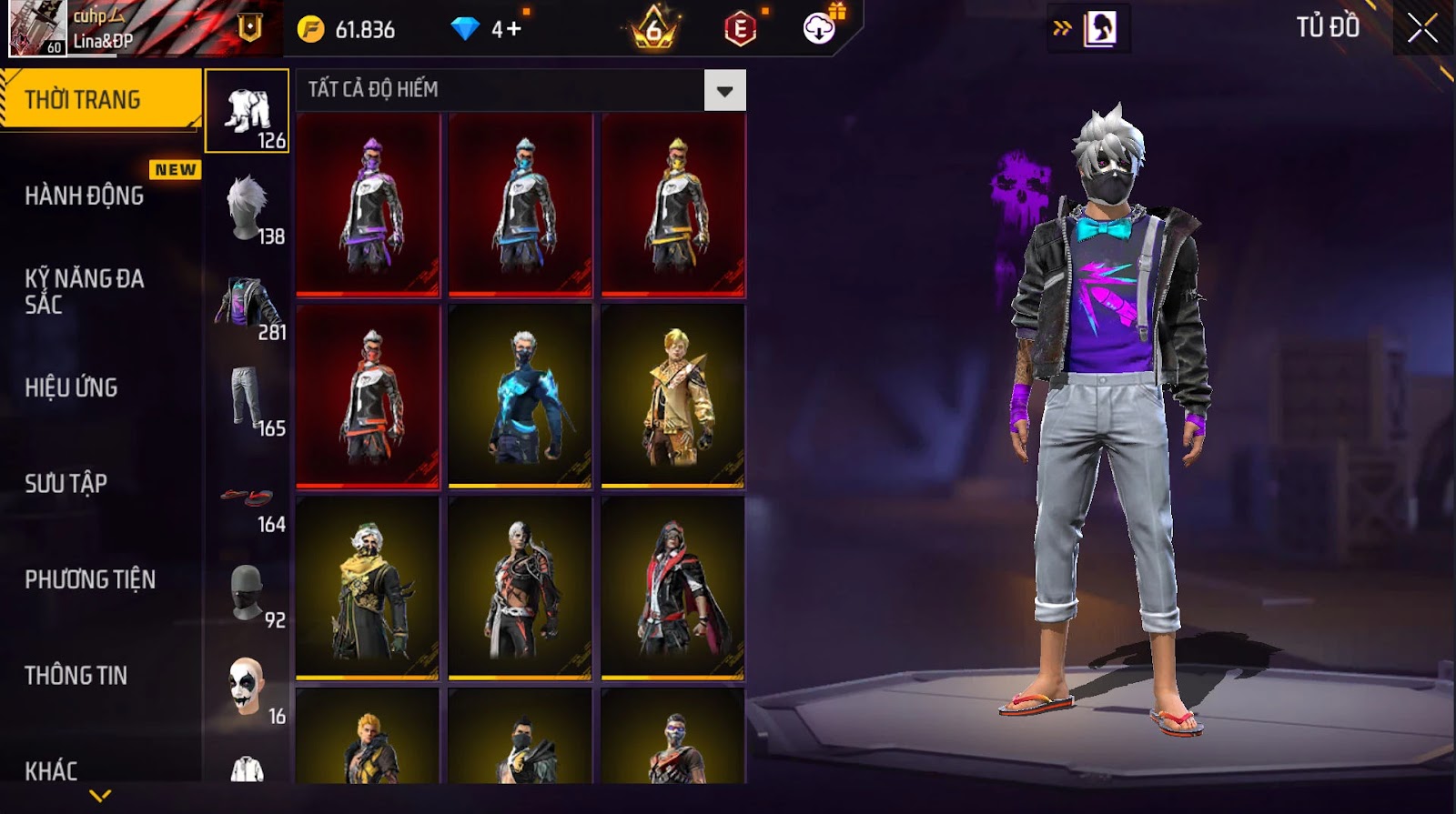The width and height of the screenshot is (1456, 814).
Task: Select the jacket tops subcategory icon
Action: [248, 305]
